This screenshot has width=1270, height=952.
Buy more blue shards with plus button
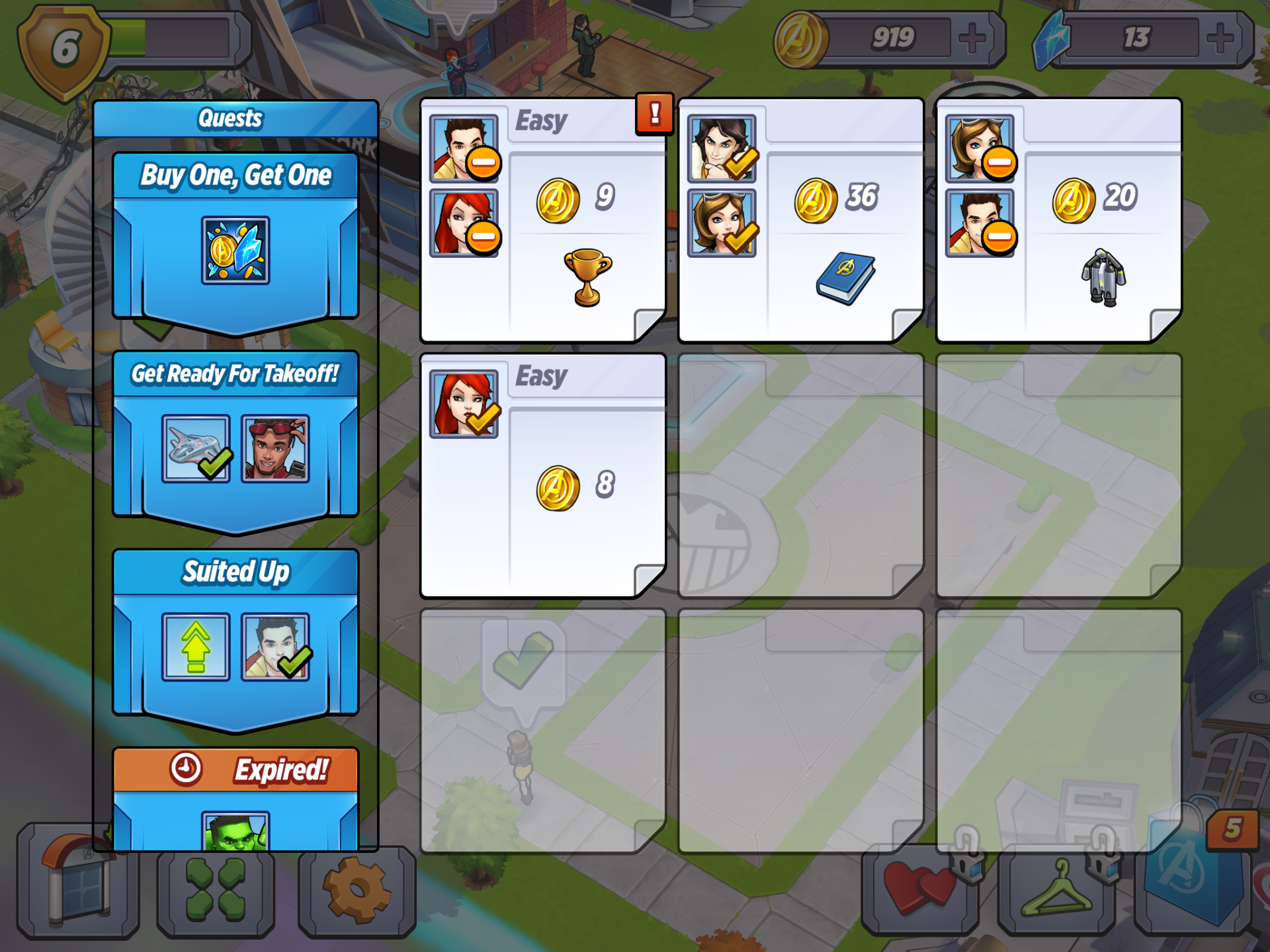pos(1220,38)
